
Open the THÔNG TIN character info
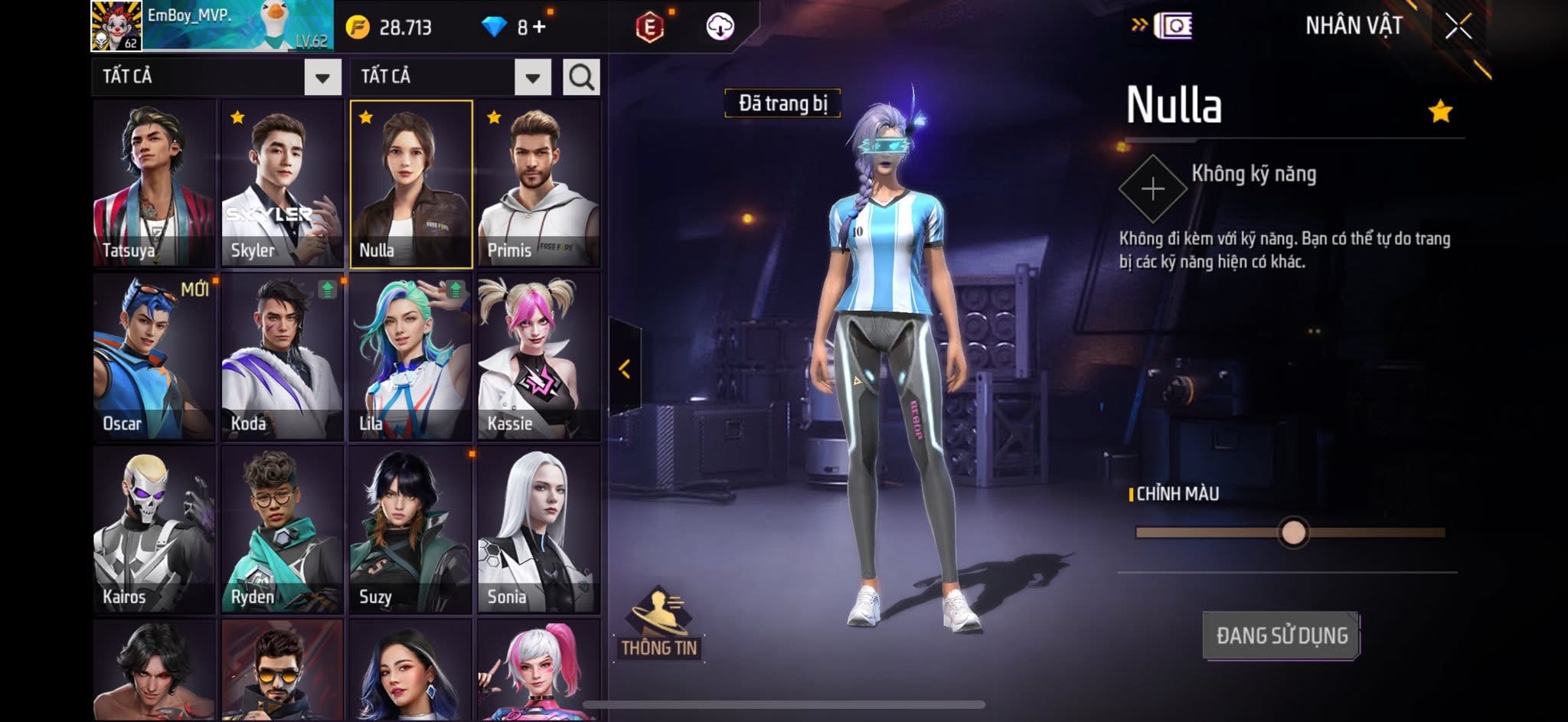click(659, 624)
